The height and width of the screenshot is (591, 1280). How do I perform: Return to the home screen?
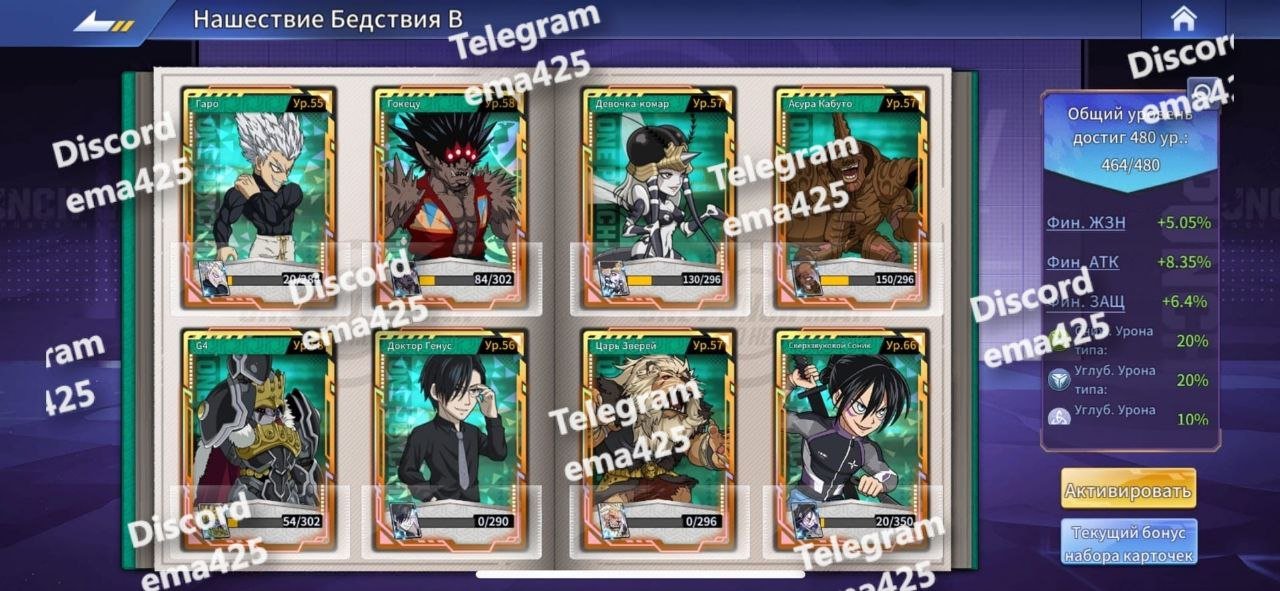1184,19
